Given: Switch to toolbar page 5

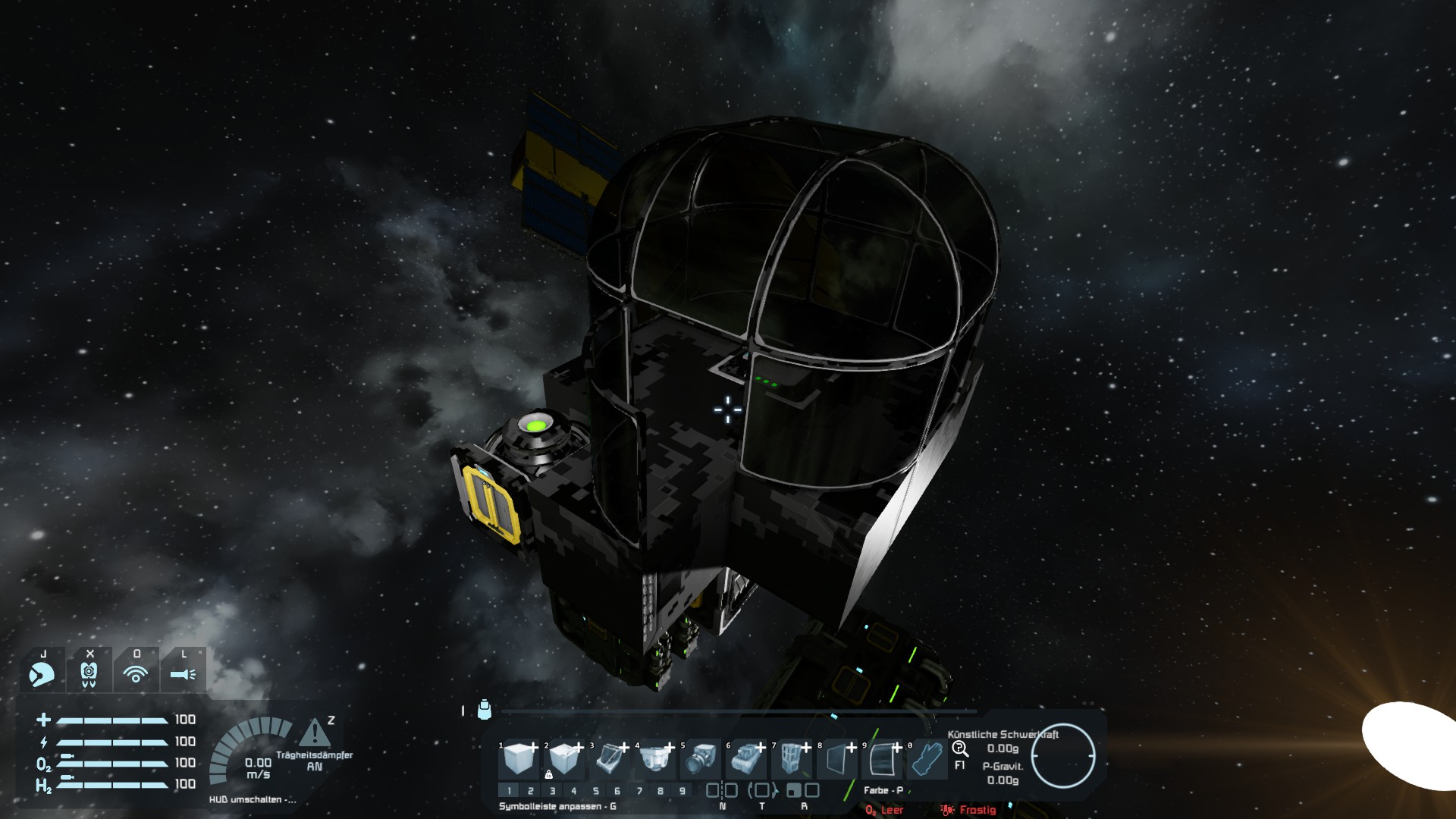Looking at the screenshot, I should coord(596,791).
